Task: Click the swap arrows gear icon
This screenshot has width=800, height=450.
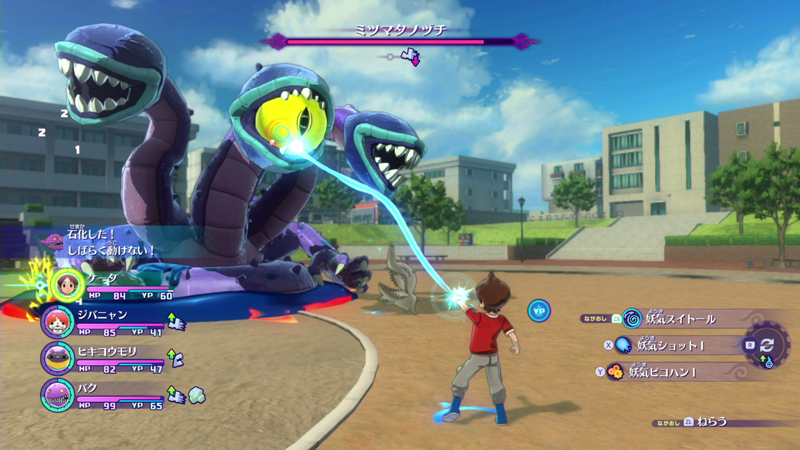Action: click(767, 346)
